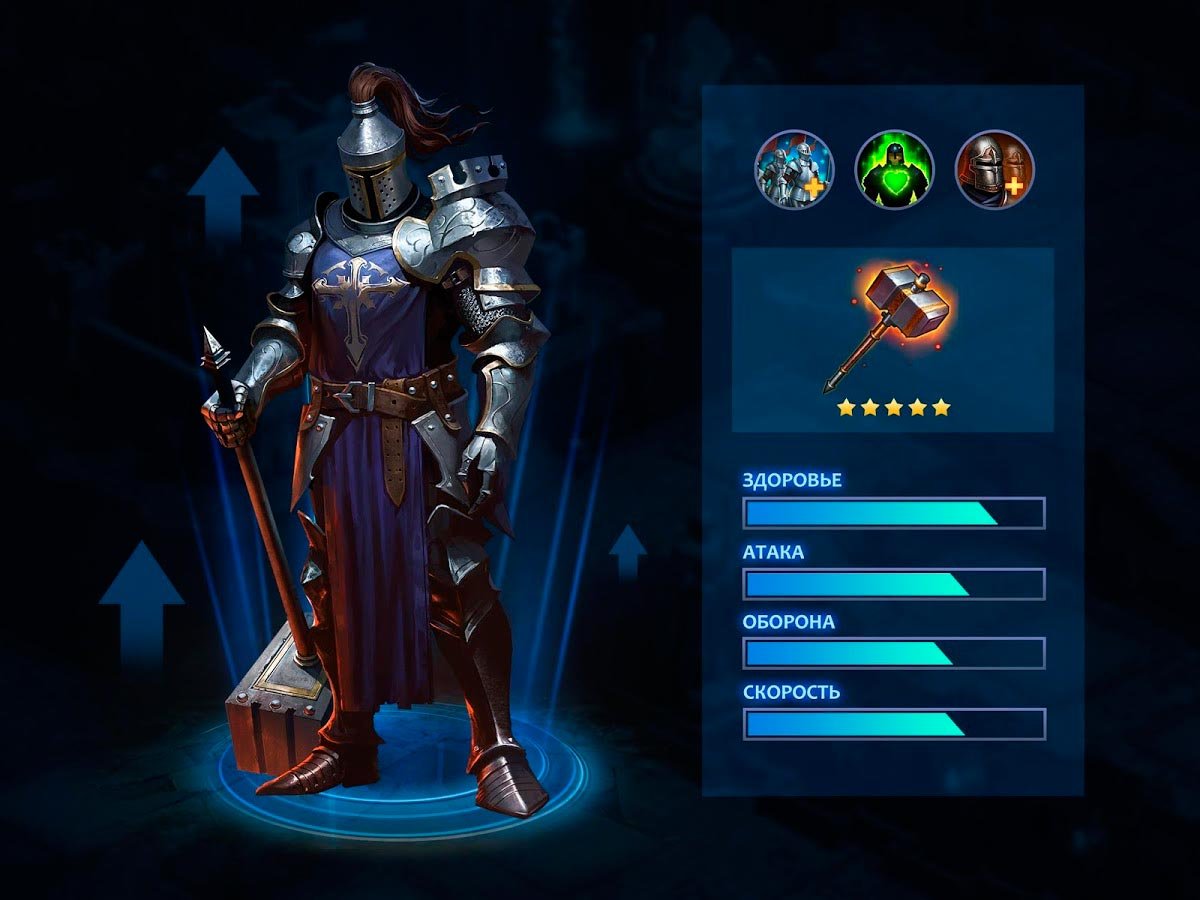Image resolution: width=1200 pixels, height=900 pixels.
Task: Choose the helmeted knight skill icon
Action: (994, 170)
